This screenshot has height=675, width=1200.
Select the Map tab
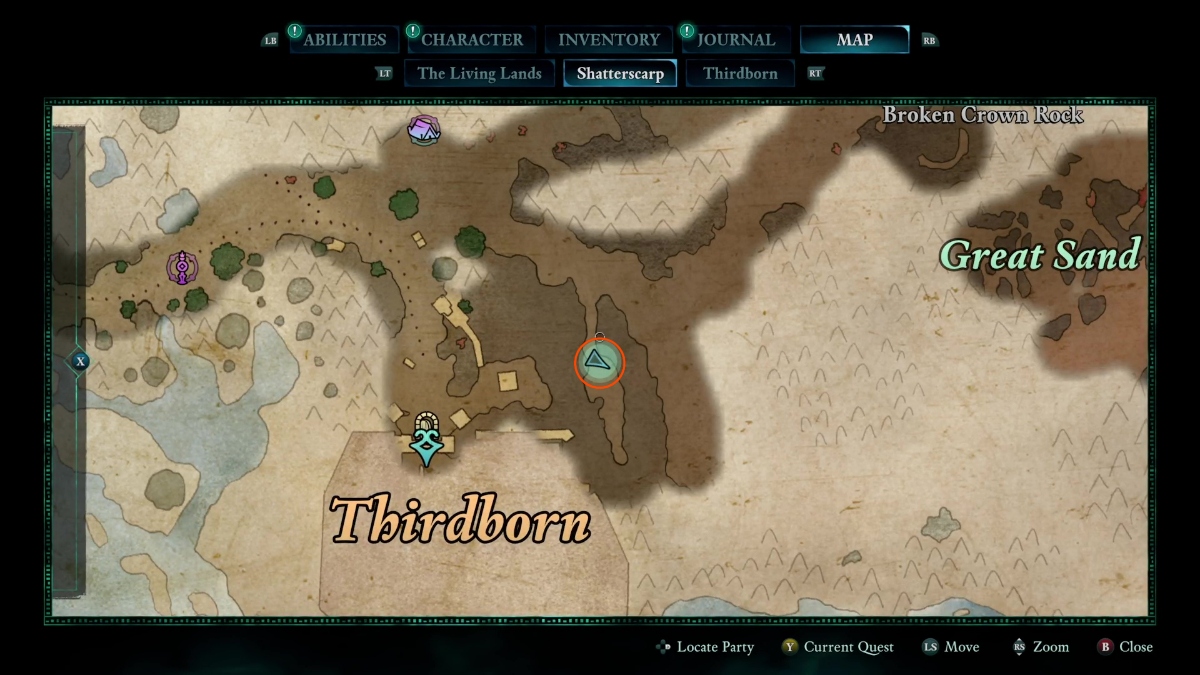click(x=854, y=40)
